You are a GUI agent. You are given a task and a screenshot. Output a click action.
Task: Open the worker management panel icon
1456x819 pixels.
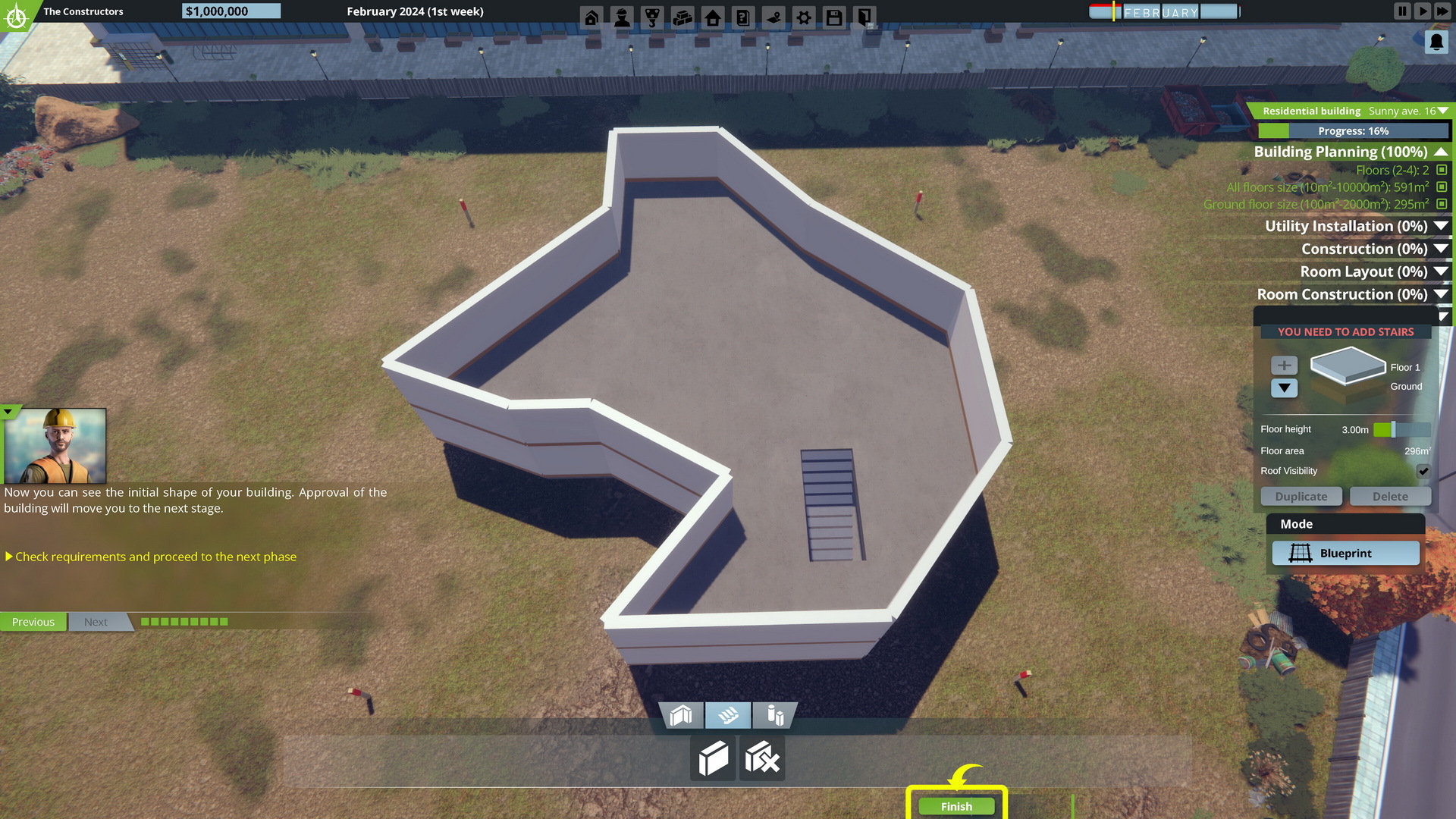[x=623, y=16]
